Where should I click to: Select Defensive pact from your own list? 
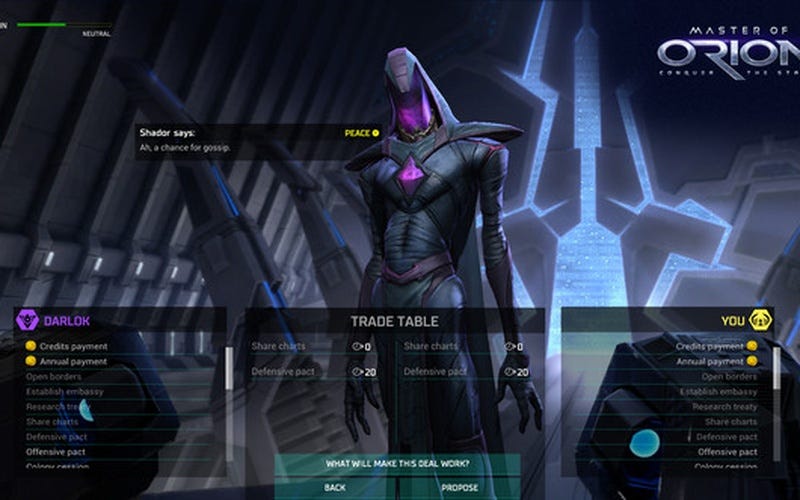tap(726, 437)
